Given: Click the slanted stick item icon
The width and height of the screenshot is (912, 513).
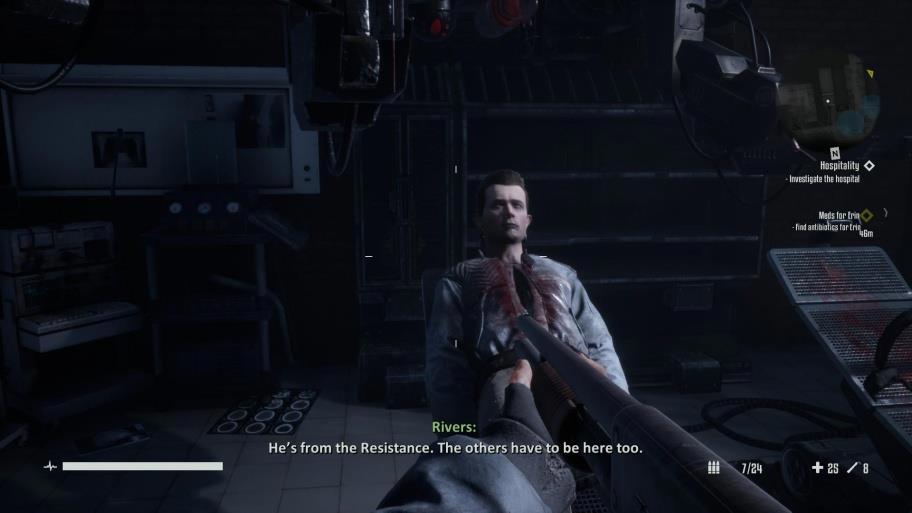Looking at the screenshot, I should [x=852, y=467].
